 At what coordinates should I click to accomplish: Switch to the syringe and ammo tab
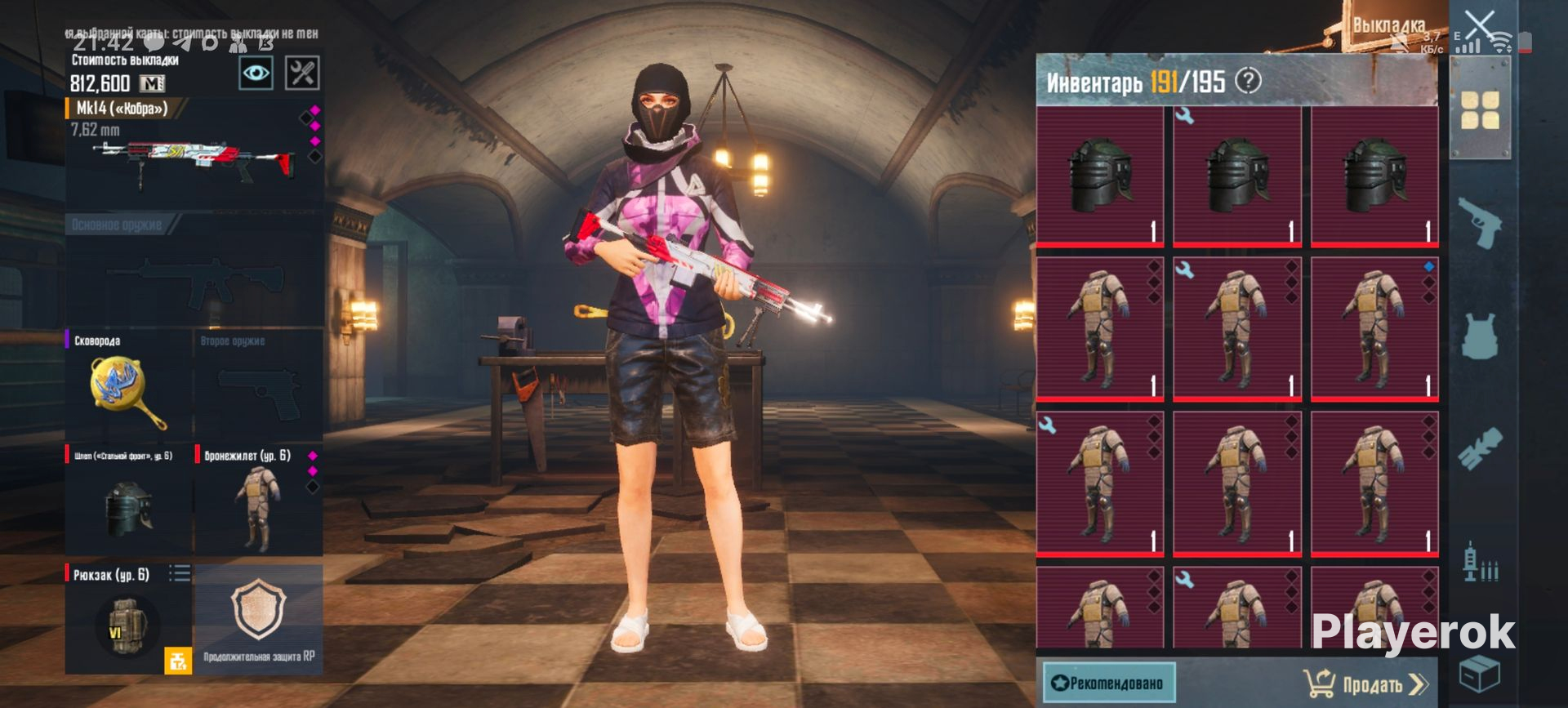coord(1479,563)
